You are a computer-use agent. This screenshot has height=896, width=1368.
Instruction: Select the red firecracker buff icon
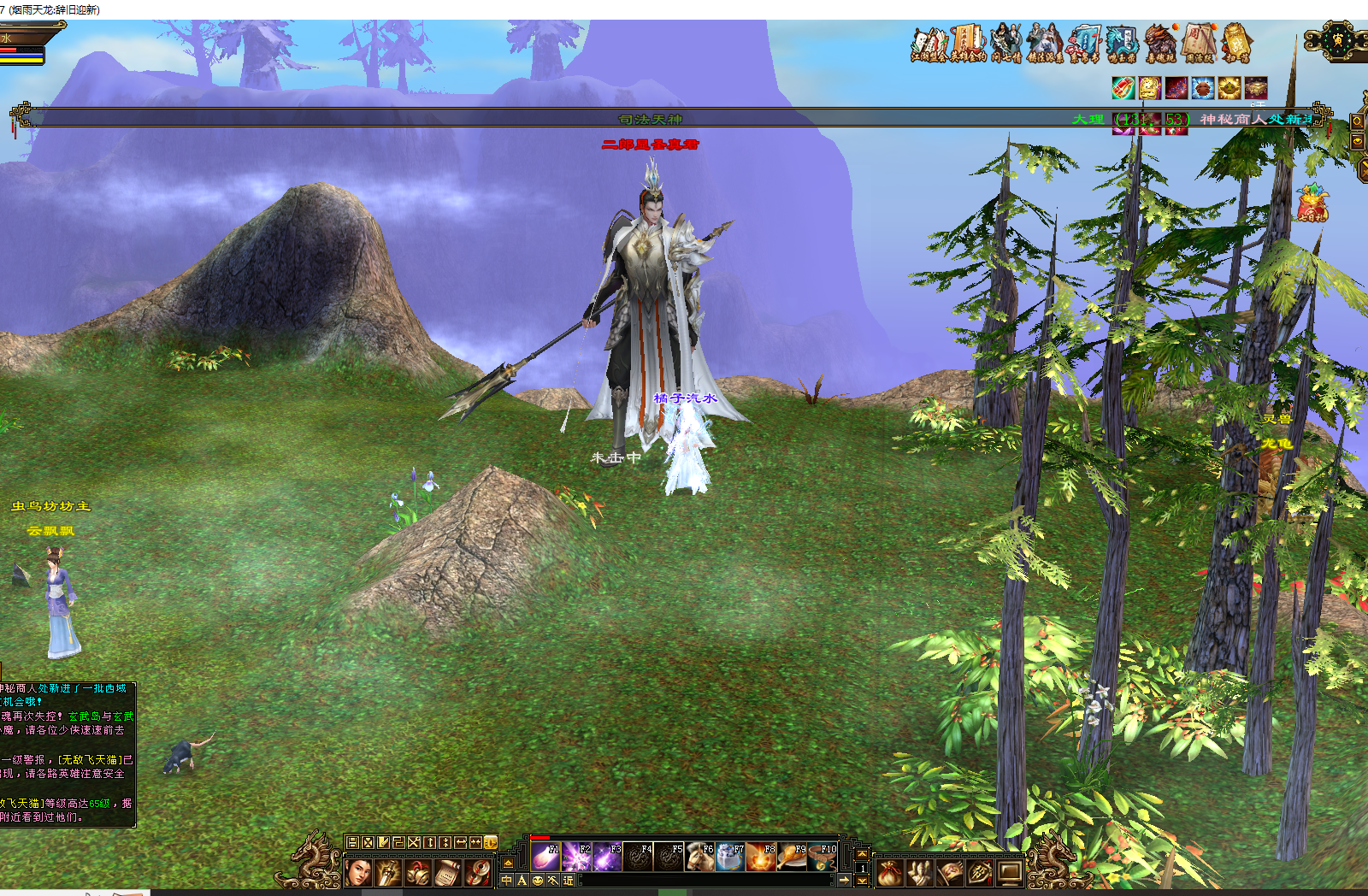click(x=1123, y=88)
